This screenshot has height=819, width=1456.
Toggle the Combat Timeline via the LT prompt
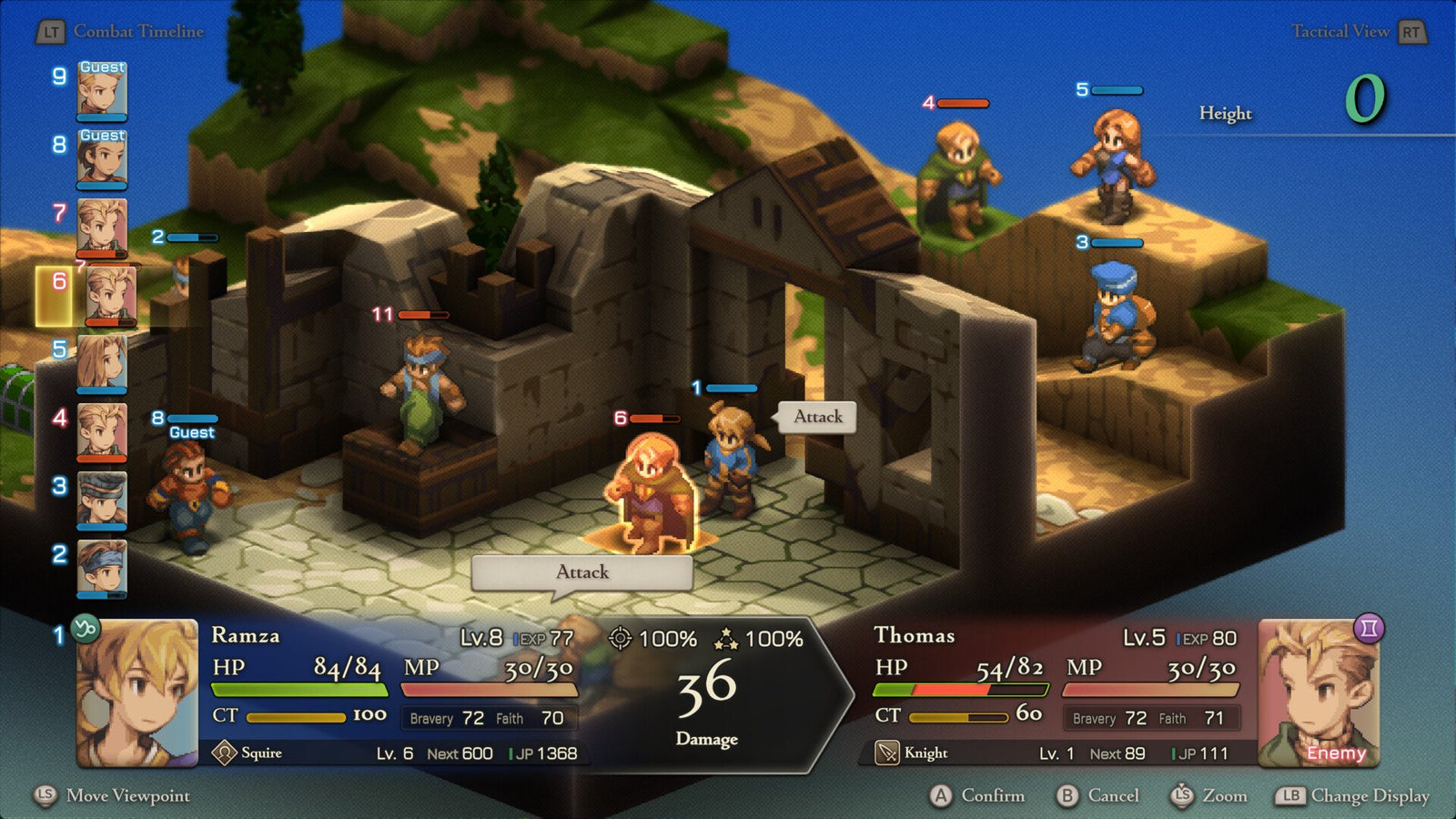(54, 29)
